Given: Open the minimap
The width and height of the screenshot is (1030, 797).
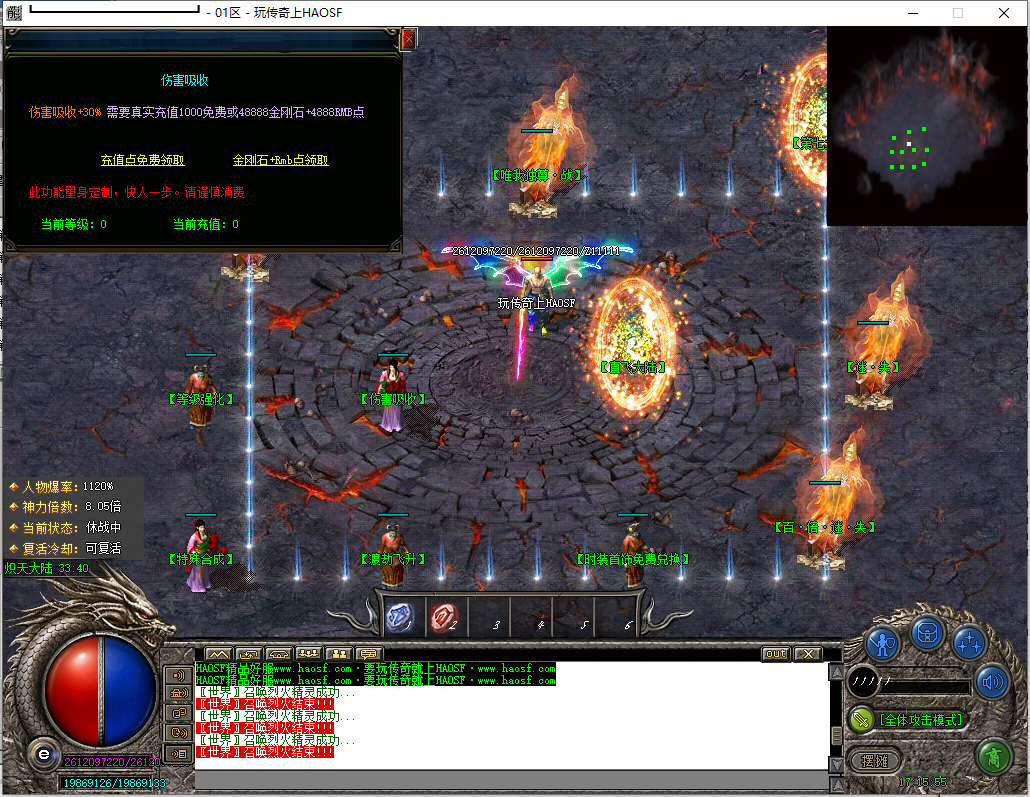Looking at the screenshot, I should [926, 125].
